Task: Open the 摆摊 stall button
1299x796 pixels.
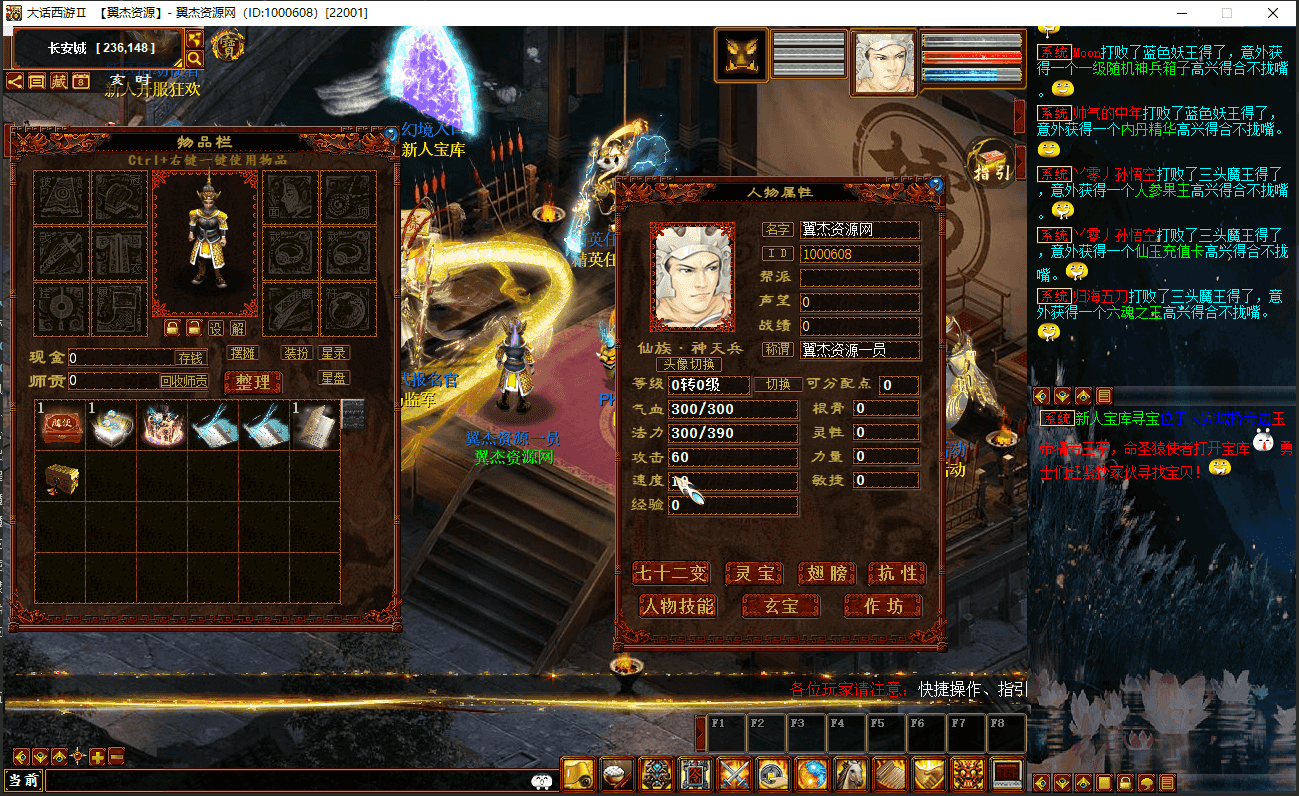Action: point(243,353)
